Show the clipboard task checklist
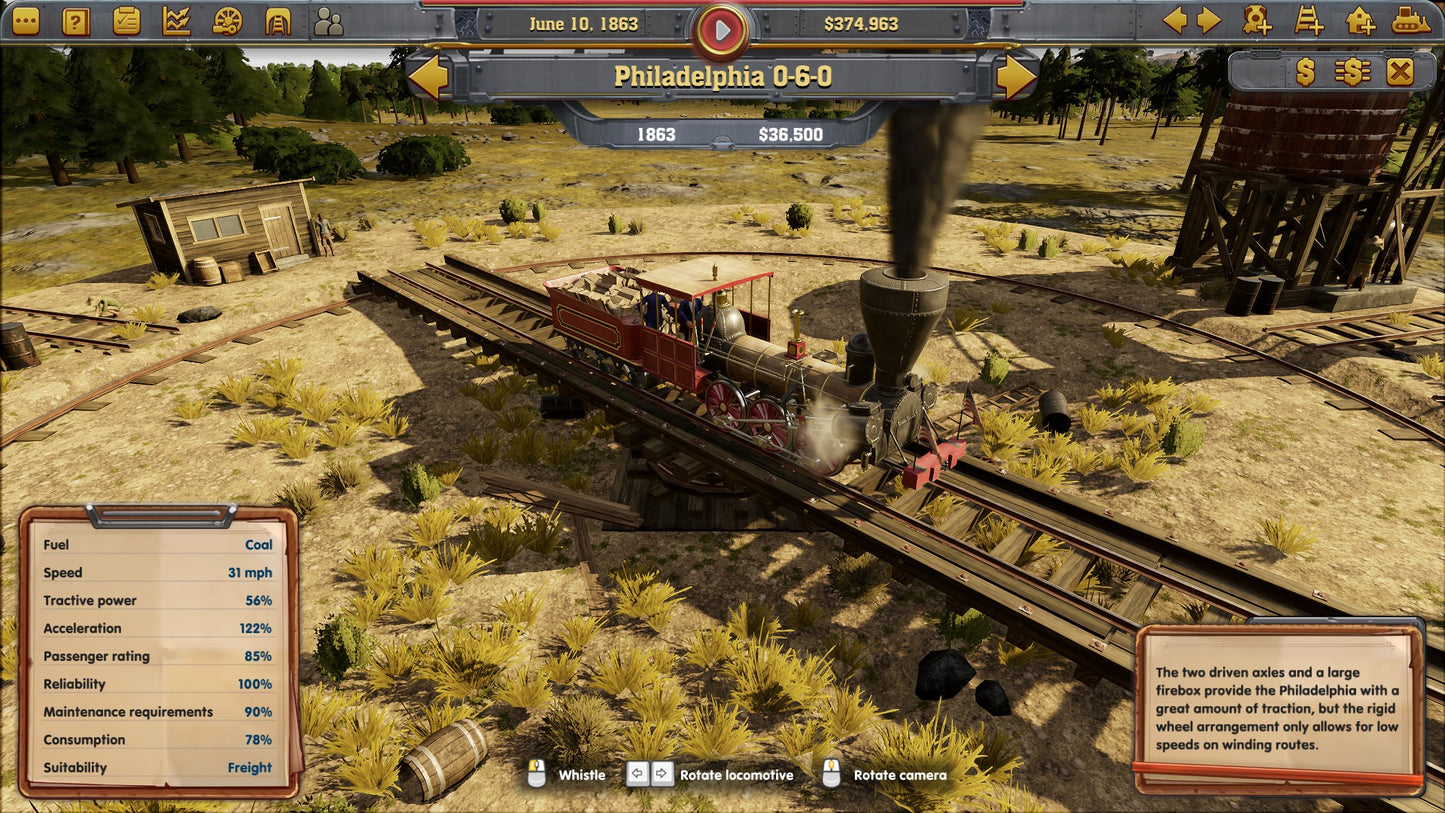This screenshot has width=1445, height=813. point(126,20)
